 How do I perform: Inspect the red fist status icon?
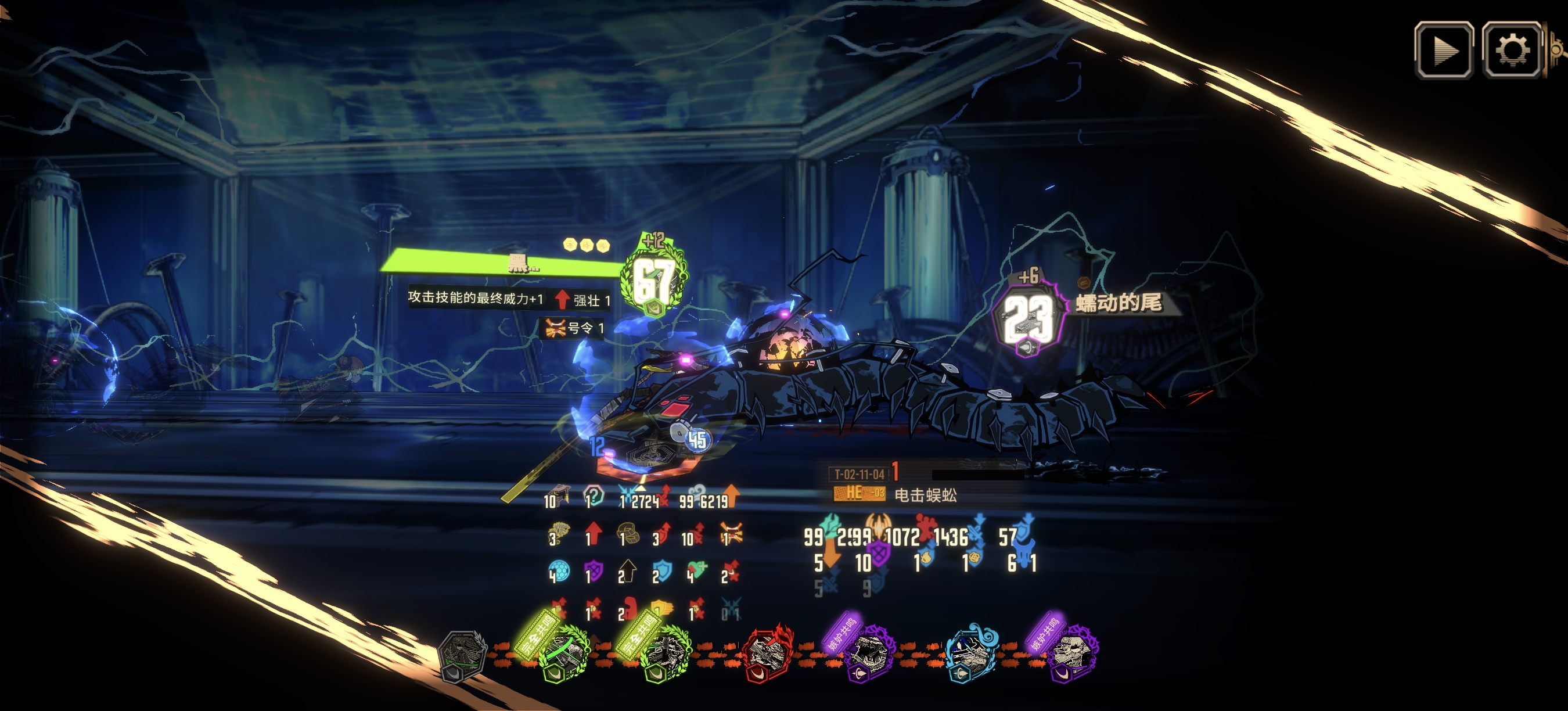pyautogui.click(x=630, y=609)
